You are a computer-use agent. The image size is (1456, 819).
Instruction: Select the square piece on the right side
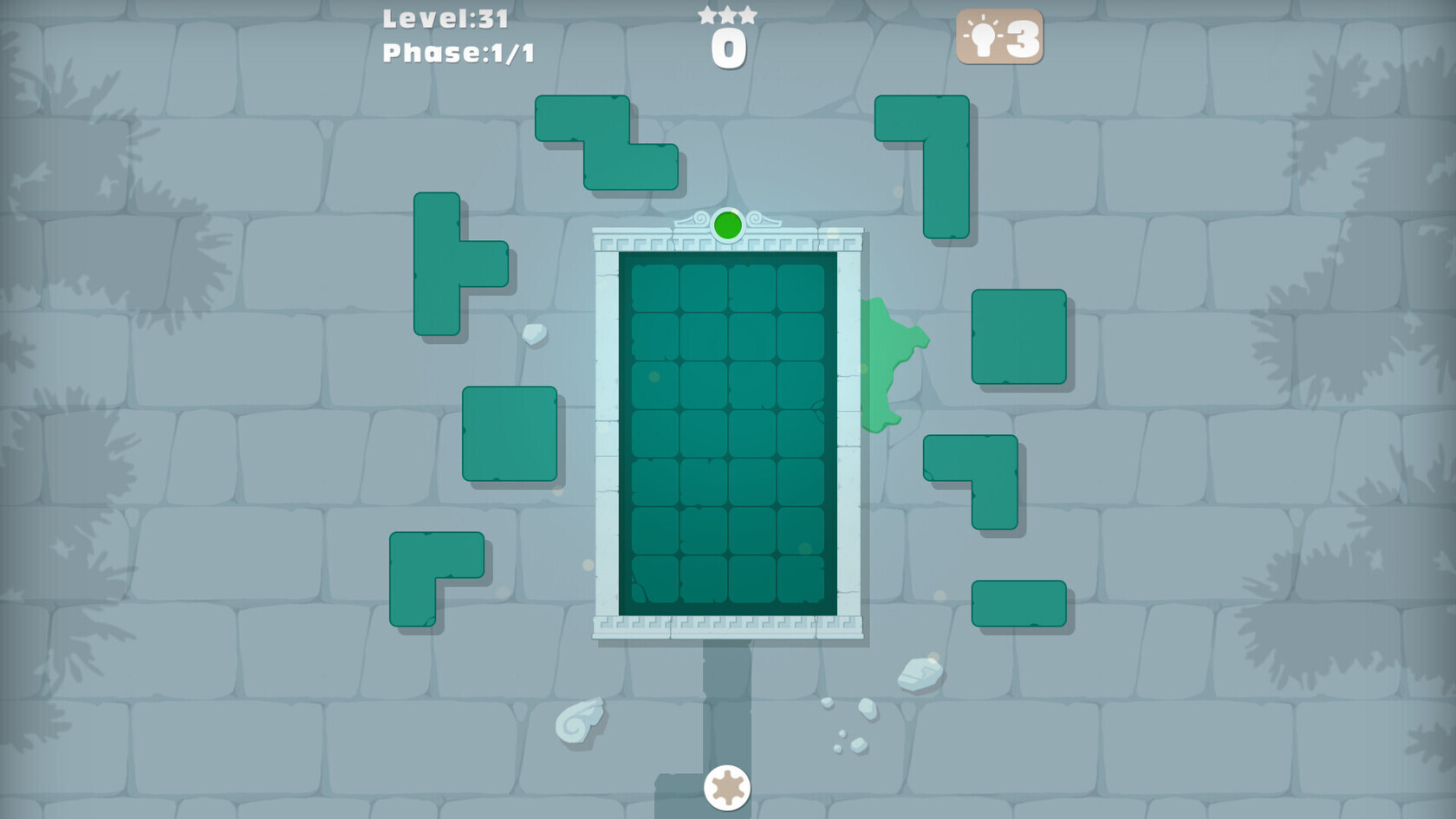tap(1018, 336)
